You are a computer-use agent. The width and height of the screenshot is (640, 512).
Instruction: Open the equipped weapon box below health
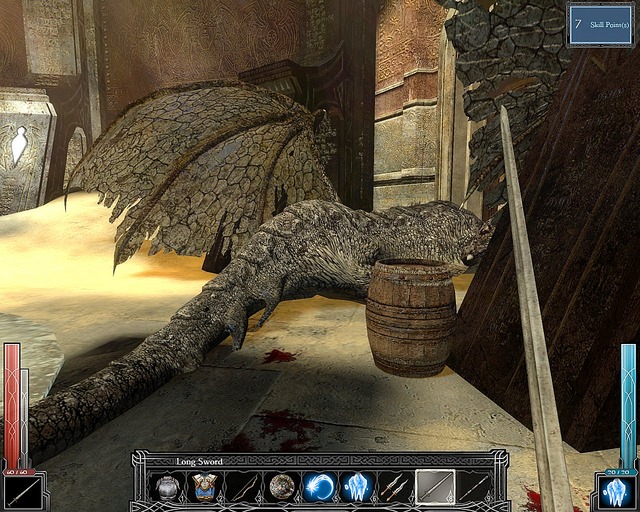23,493
